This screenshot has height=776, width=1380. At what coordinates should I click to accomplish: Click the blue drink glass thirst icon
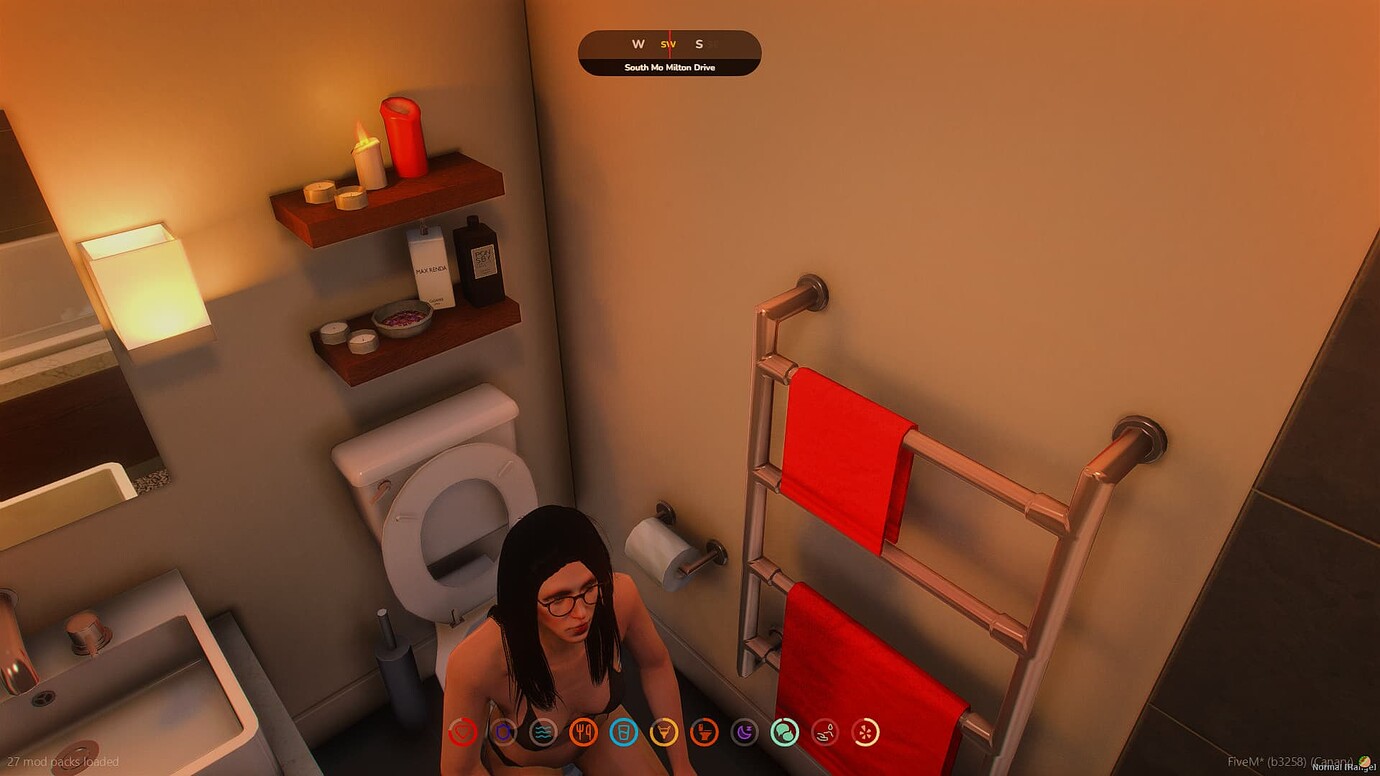pos(624,732)
